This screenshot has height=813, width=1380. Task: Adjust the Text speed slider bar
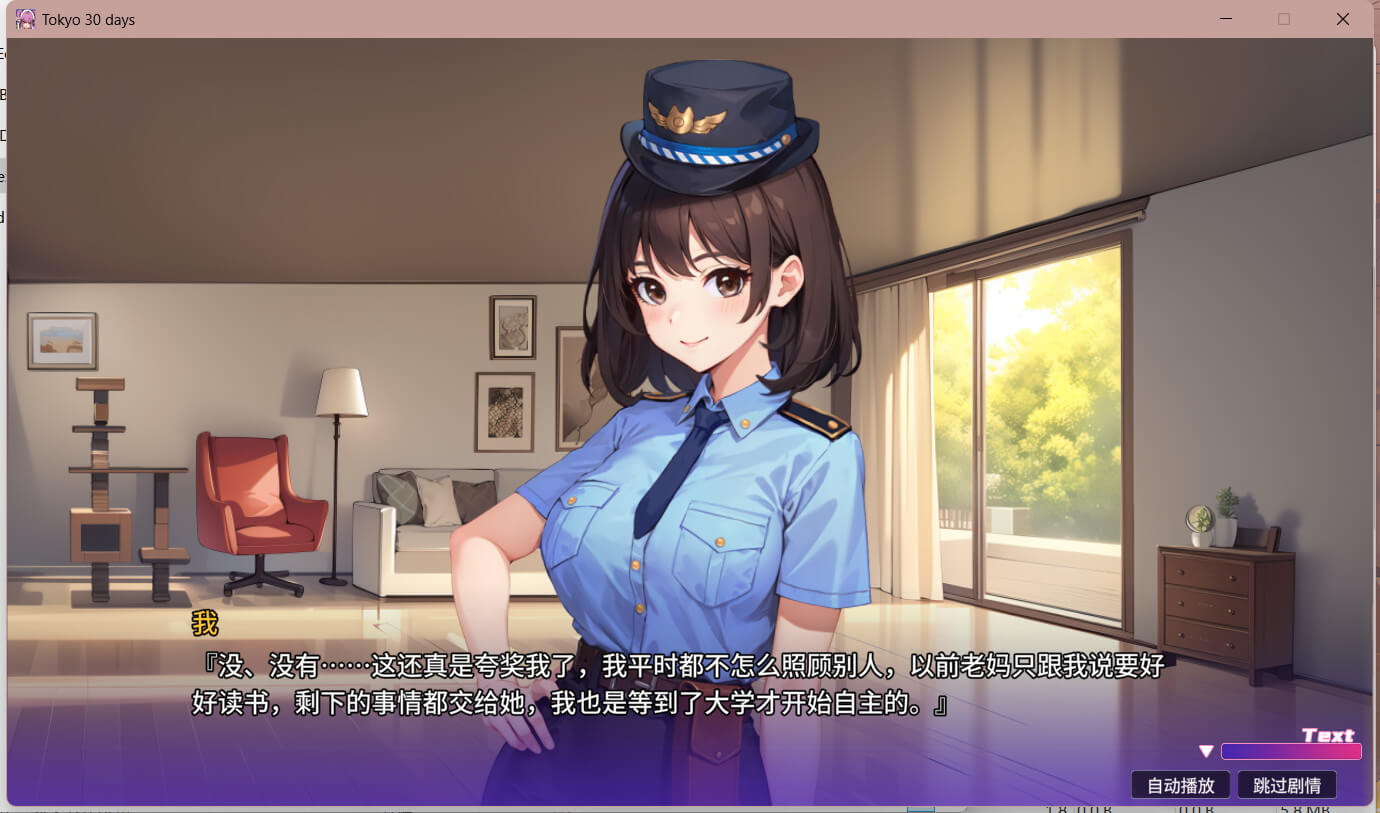click(x=1291, y=751)
